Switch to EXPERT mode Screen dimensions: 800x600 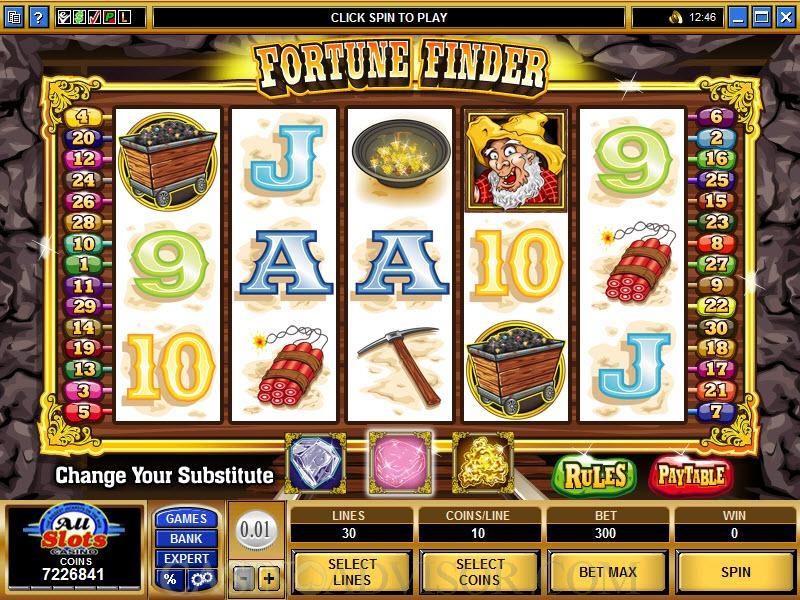(187, 558)
